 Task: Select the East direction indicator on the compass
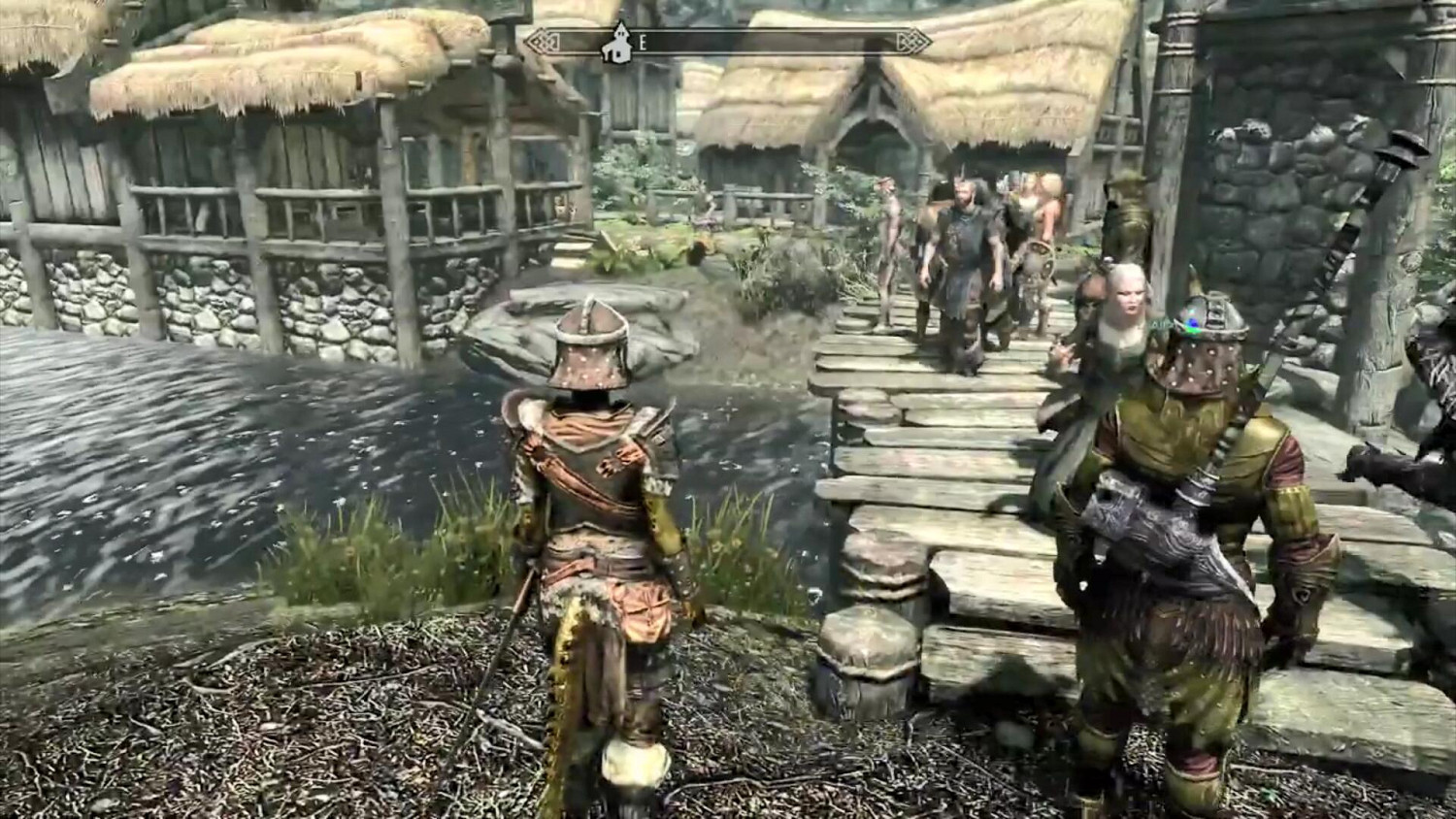point(640,43)
